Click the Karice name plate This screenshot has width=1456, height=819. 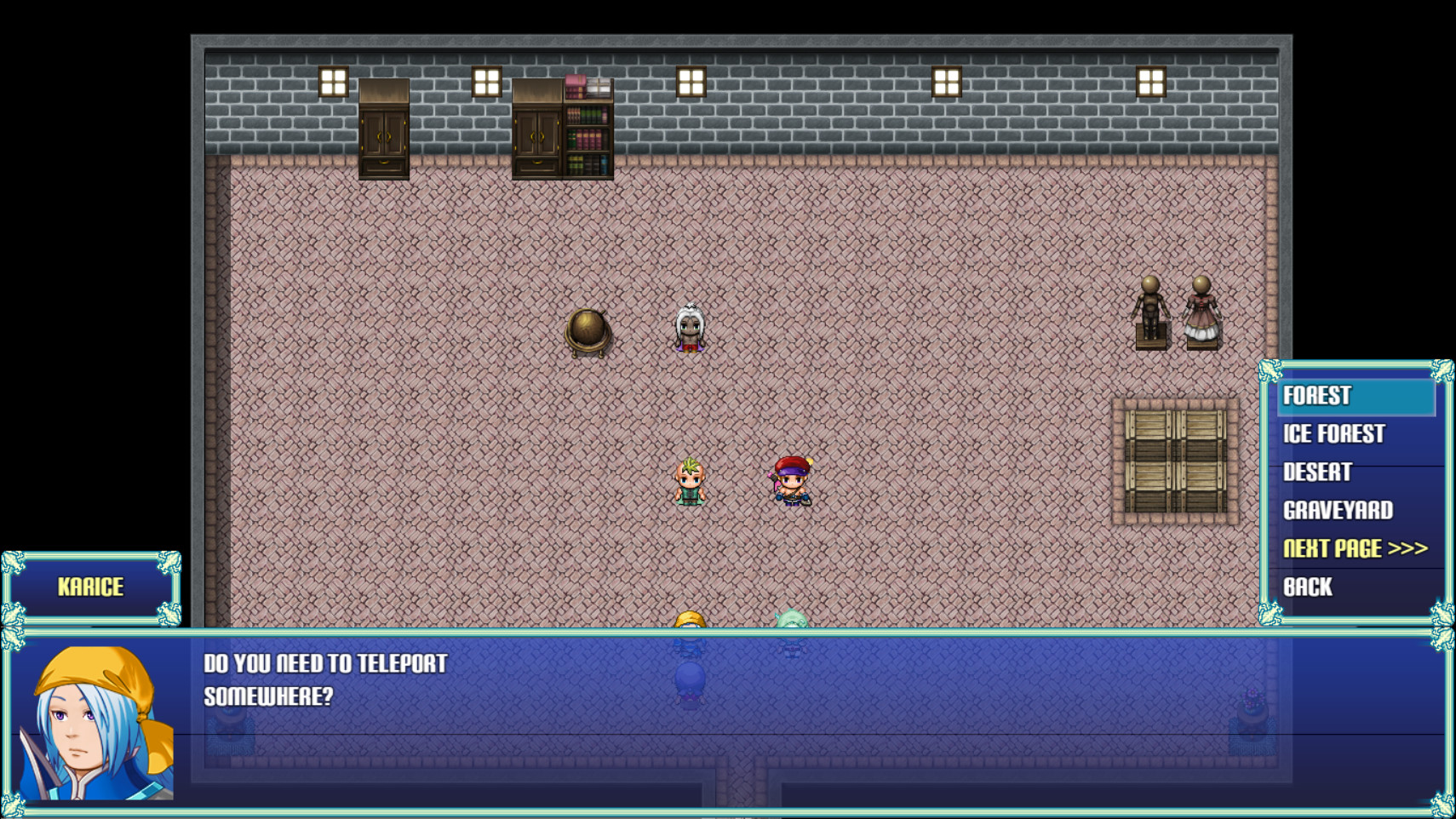pos(89,587)
